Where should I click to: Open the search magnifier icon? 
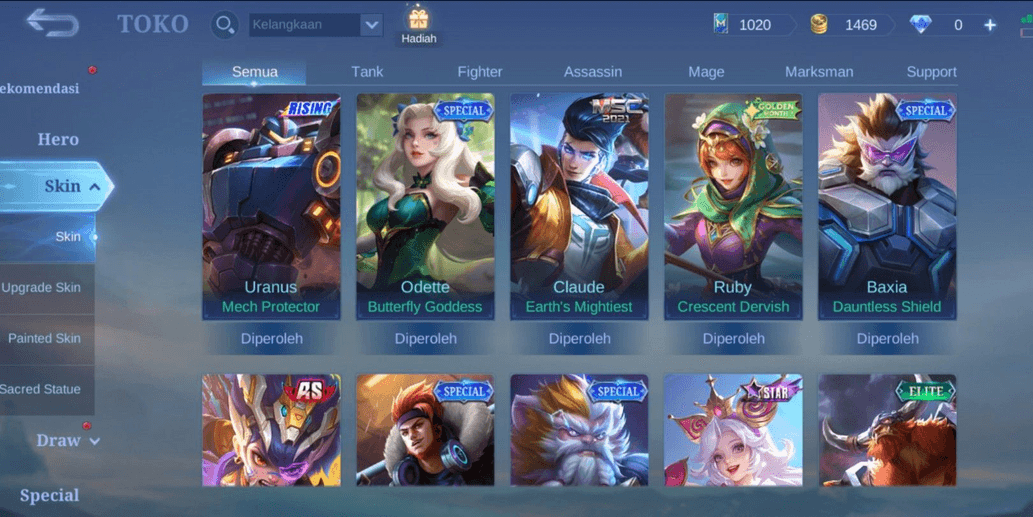225,25
